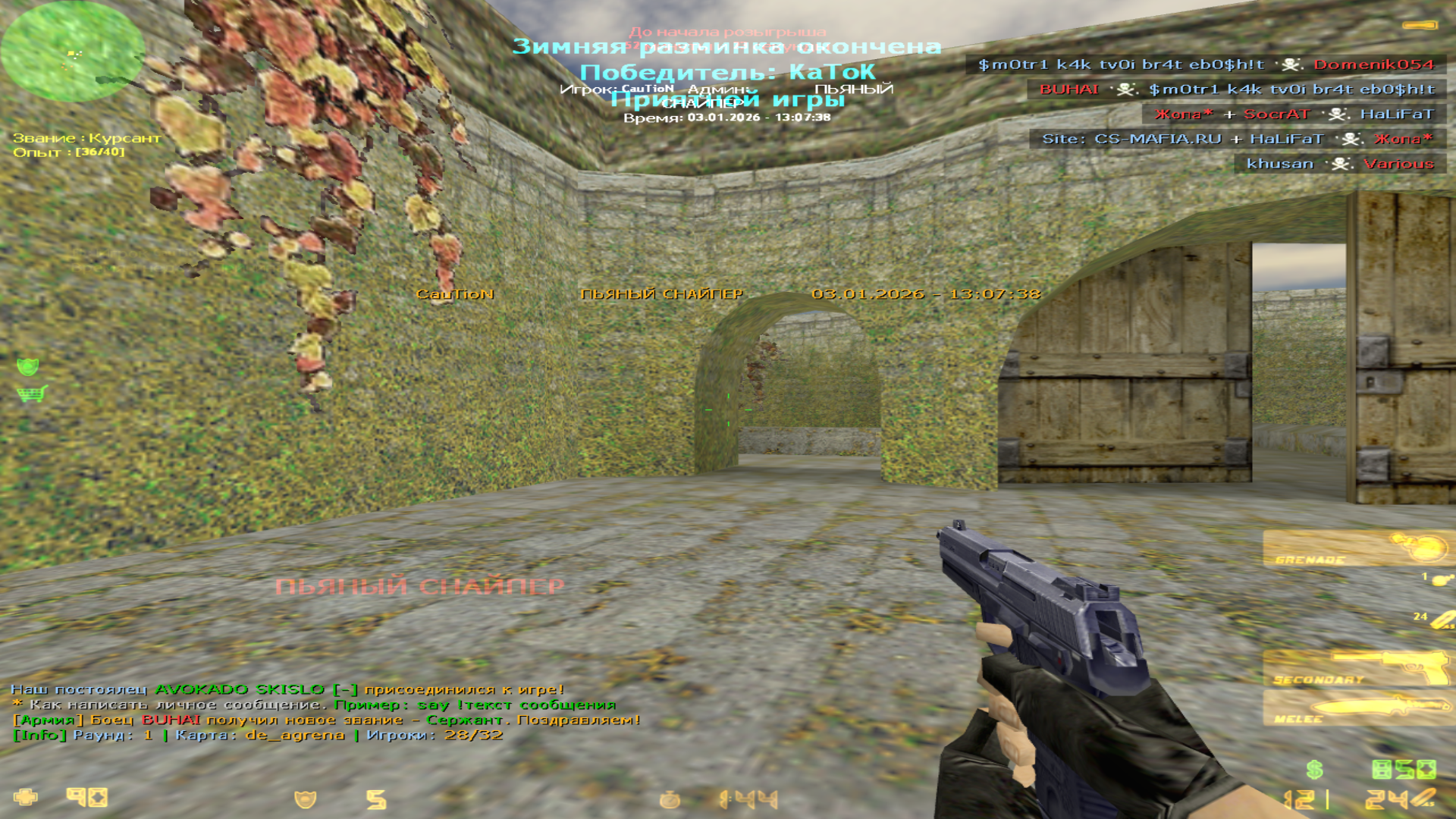Select the shopping cart buy-zone icon
1456x819 pixels.
click(32, 394)
